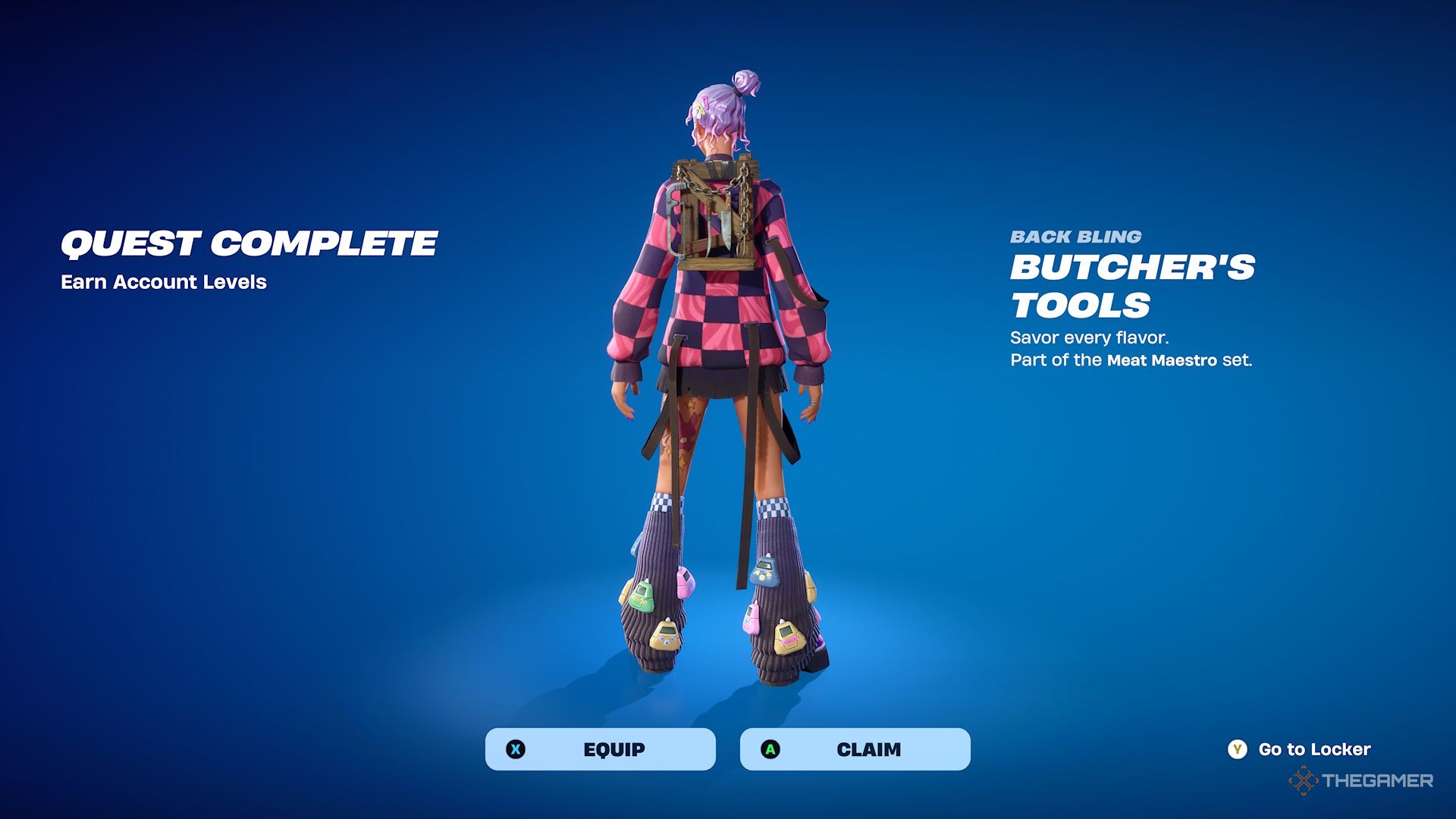Screen dimensions: 1456x819
Task: Click the Quest Complete heading
Action: point(250,242)
